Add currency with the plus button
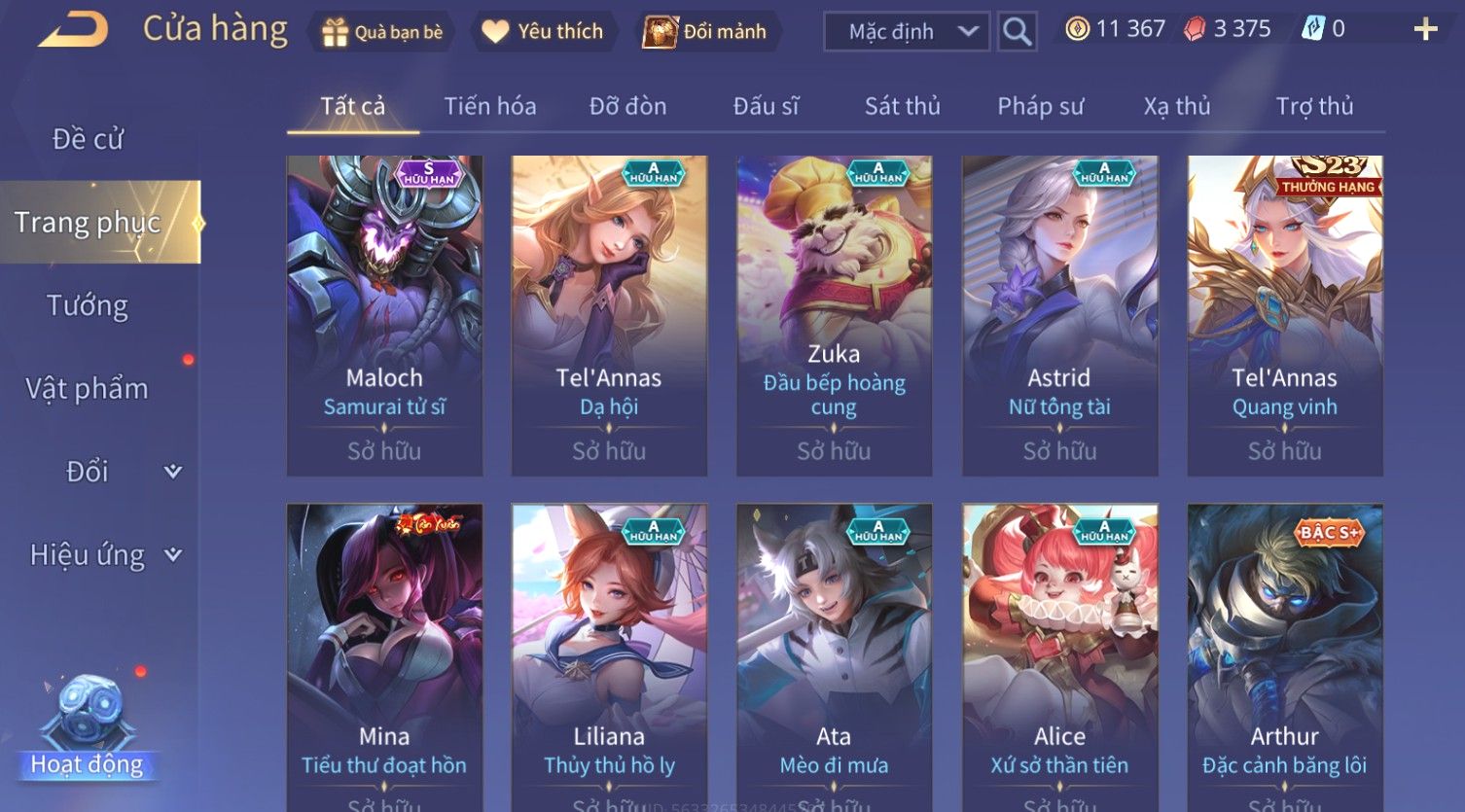 [1425, 30]
